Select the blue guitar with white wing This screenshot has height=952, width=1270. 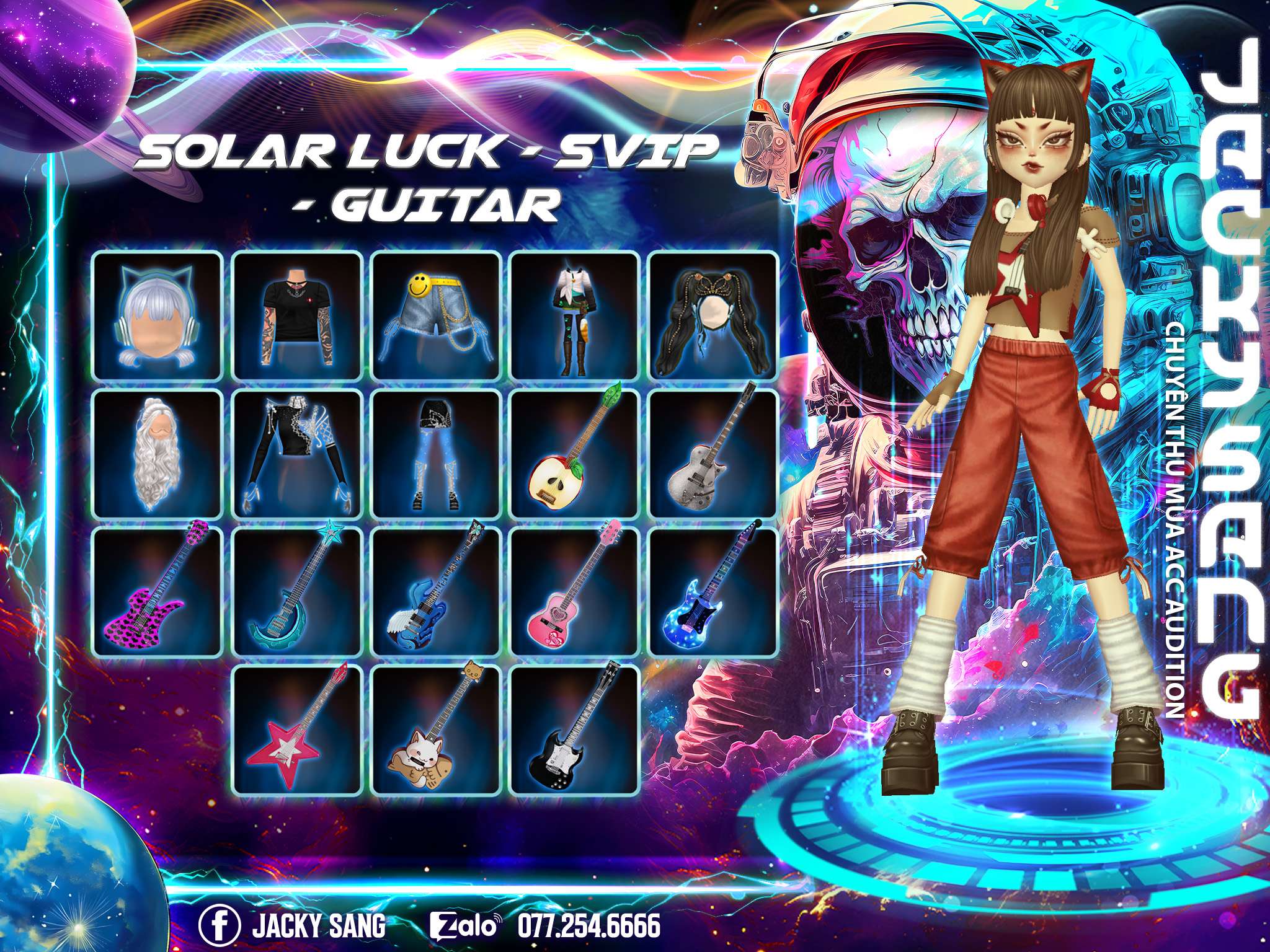pyautogui.click(x=436, y=593)
